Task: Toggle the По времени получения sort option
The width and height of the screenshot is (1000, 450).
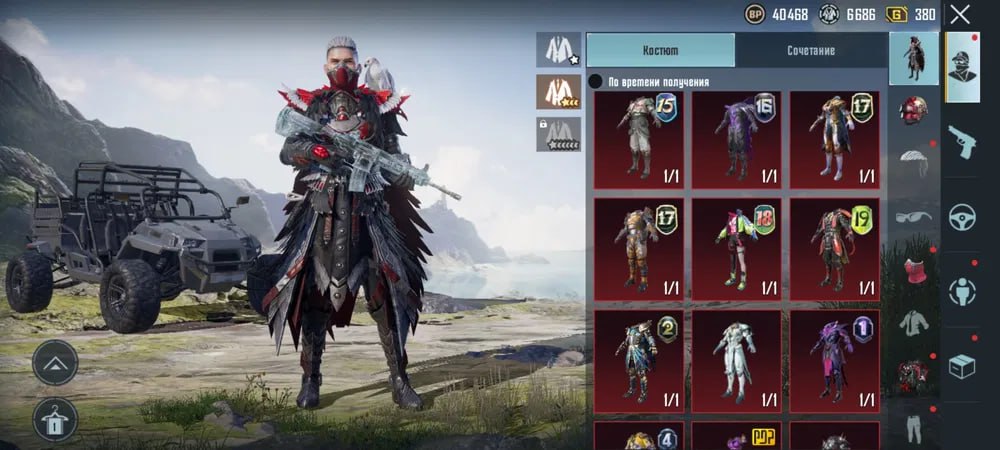Action: 595,82
